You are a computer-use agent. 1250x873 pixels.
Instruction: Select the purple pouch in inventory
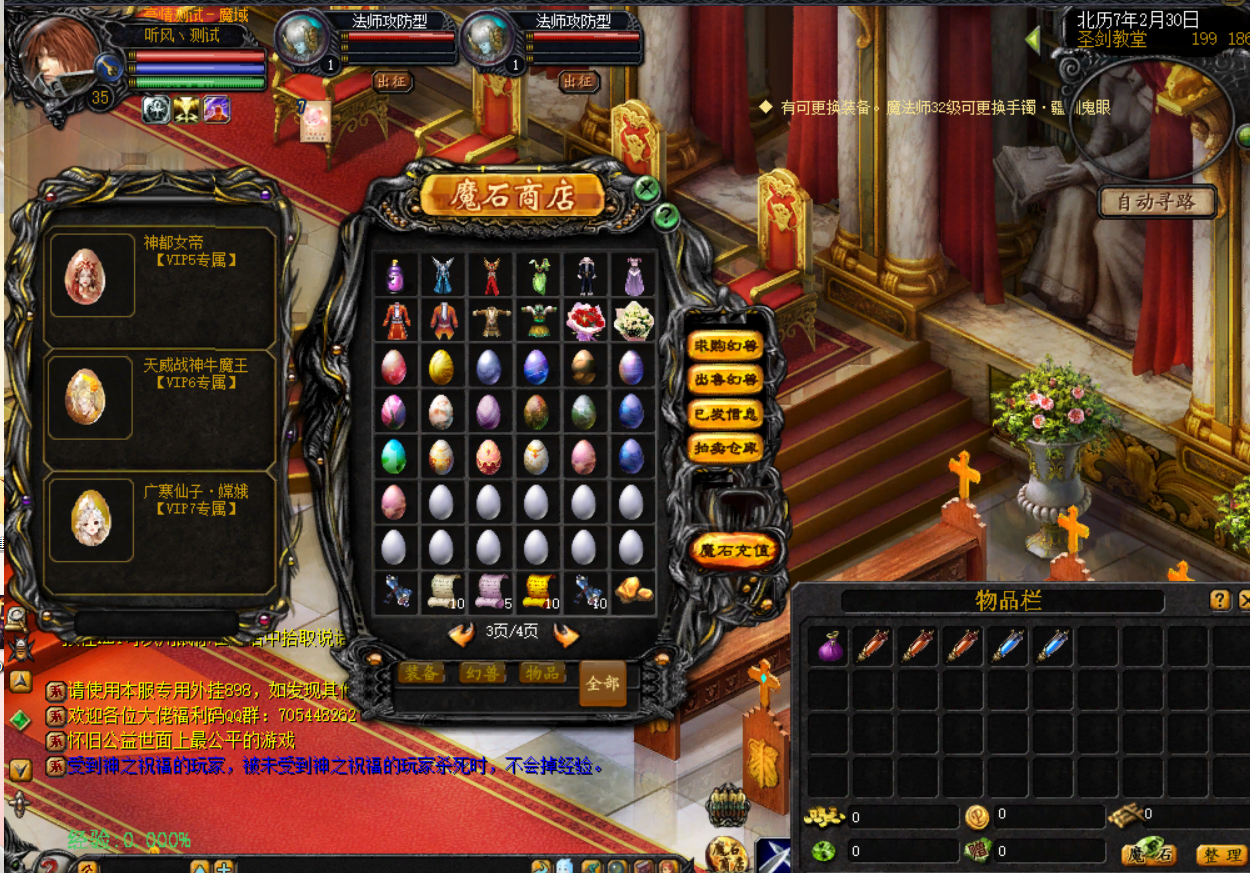(x=830, y=647)
